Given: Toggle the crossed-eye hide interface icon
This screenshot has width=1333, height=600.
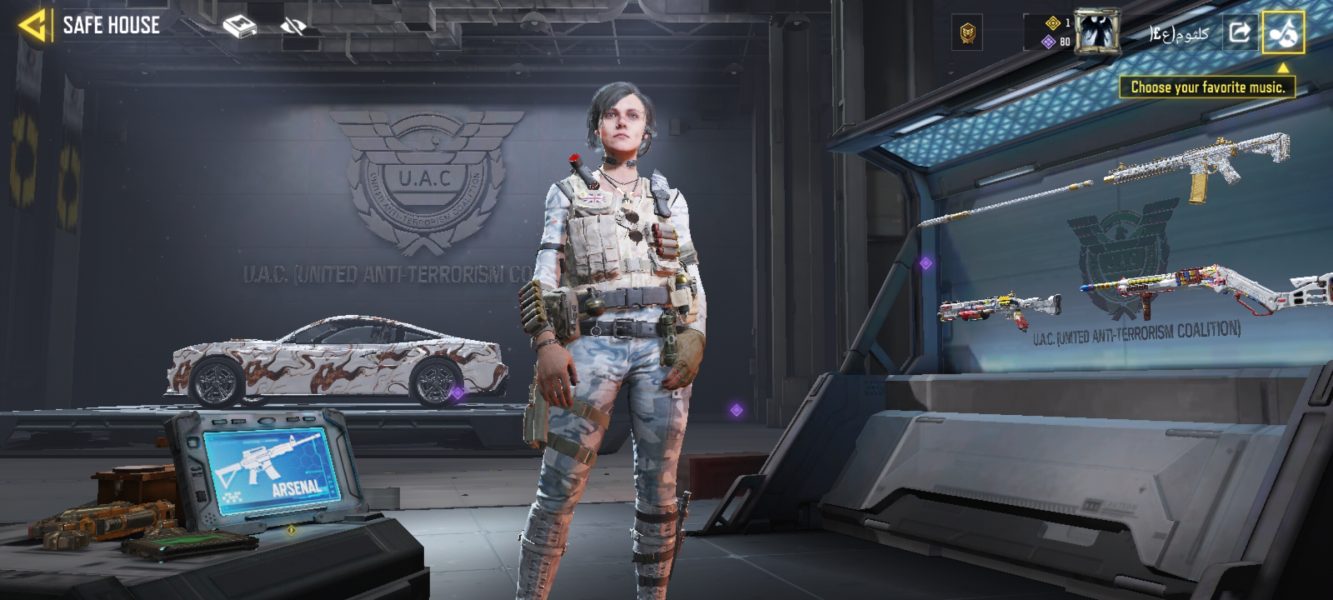Looking at the screenshot, I should click(293, 27).
